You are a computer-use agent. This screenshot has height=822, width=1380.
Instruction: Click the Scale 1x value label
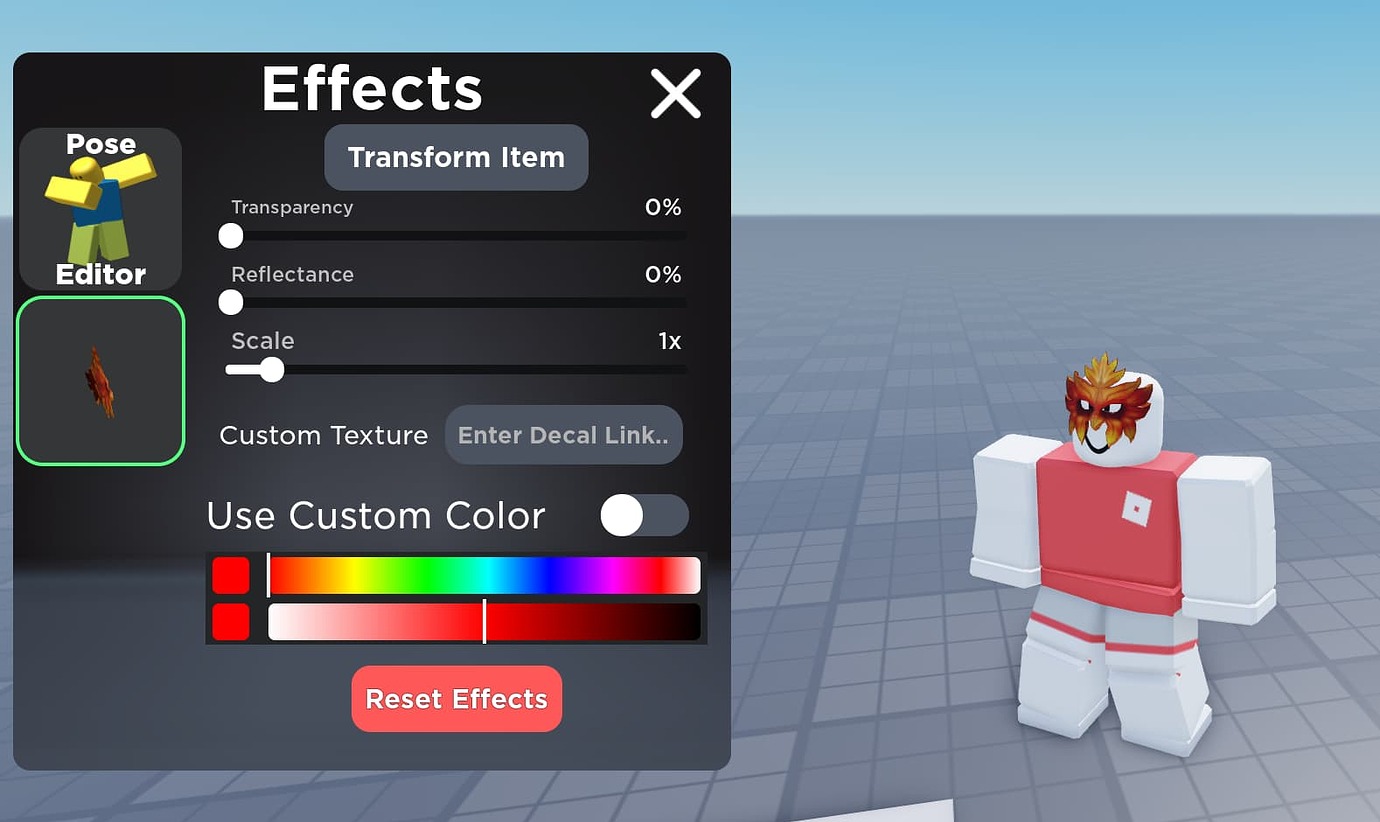[x=671, y=341]
